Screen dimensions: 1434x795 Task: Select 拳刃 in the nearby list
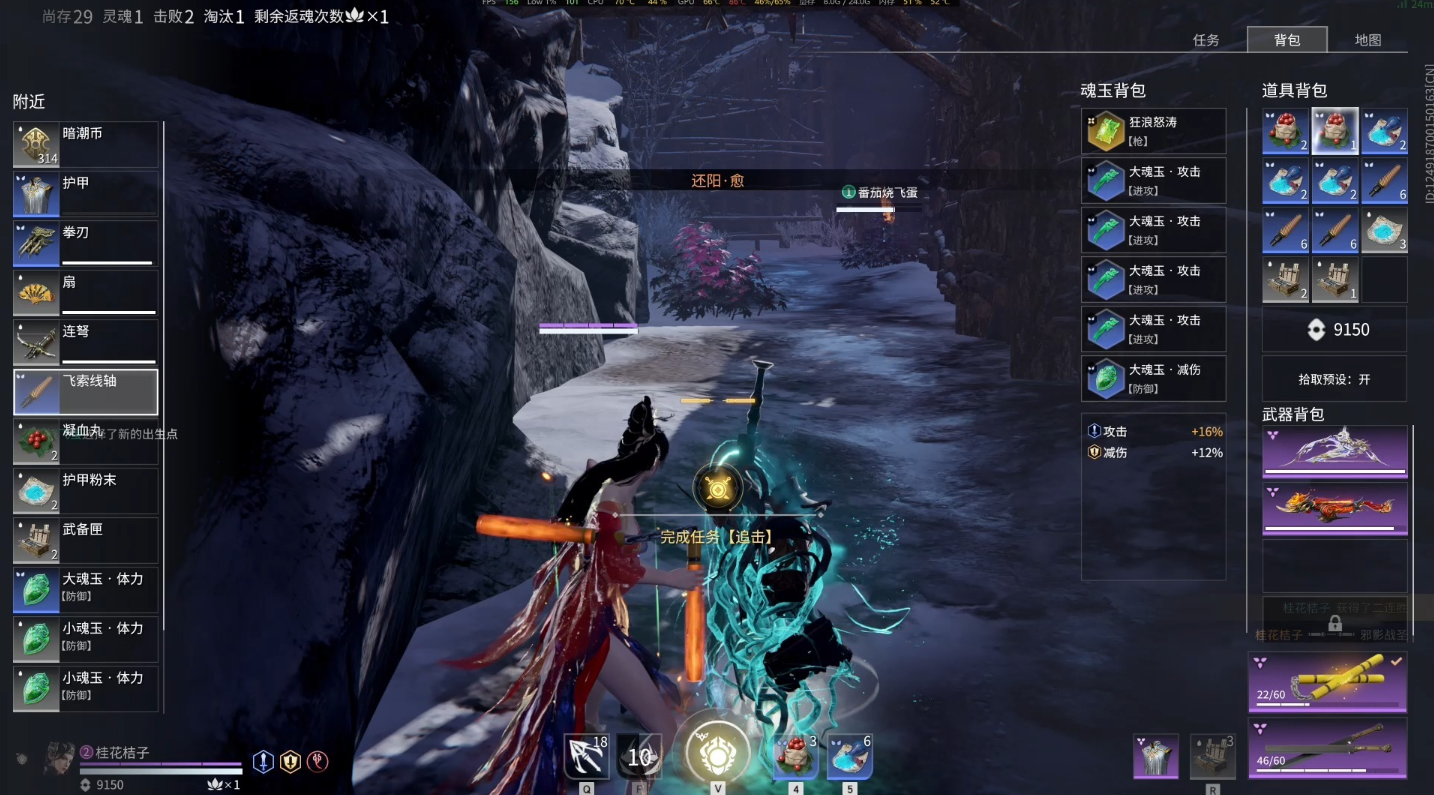[86, 244]
